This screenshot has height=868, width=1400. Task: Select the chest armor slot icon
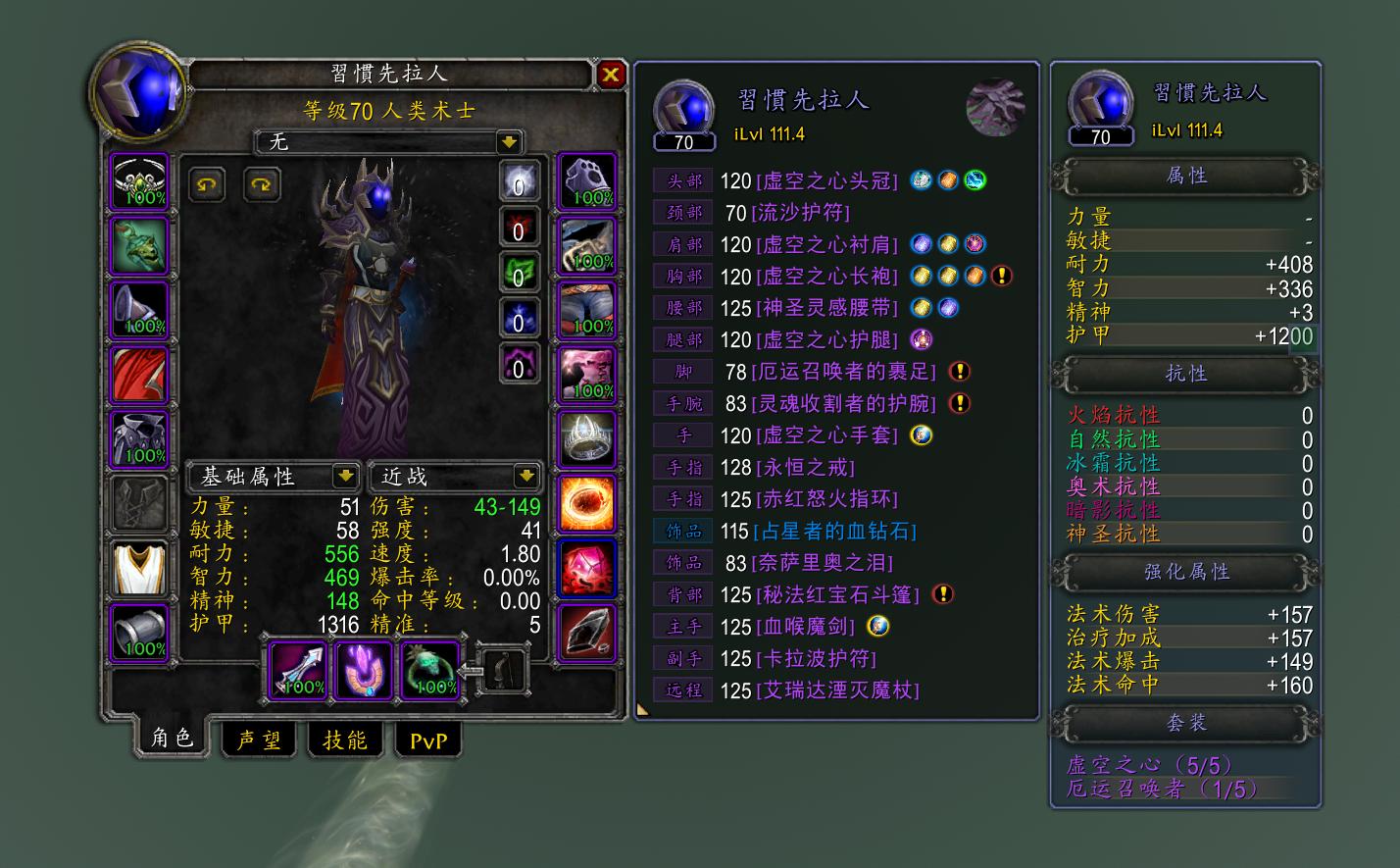pos(140,438)
